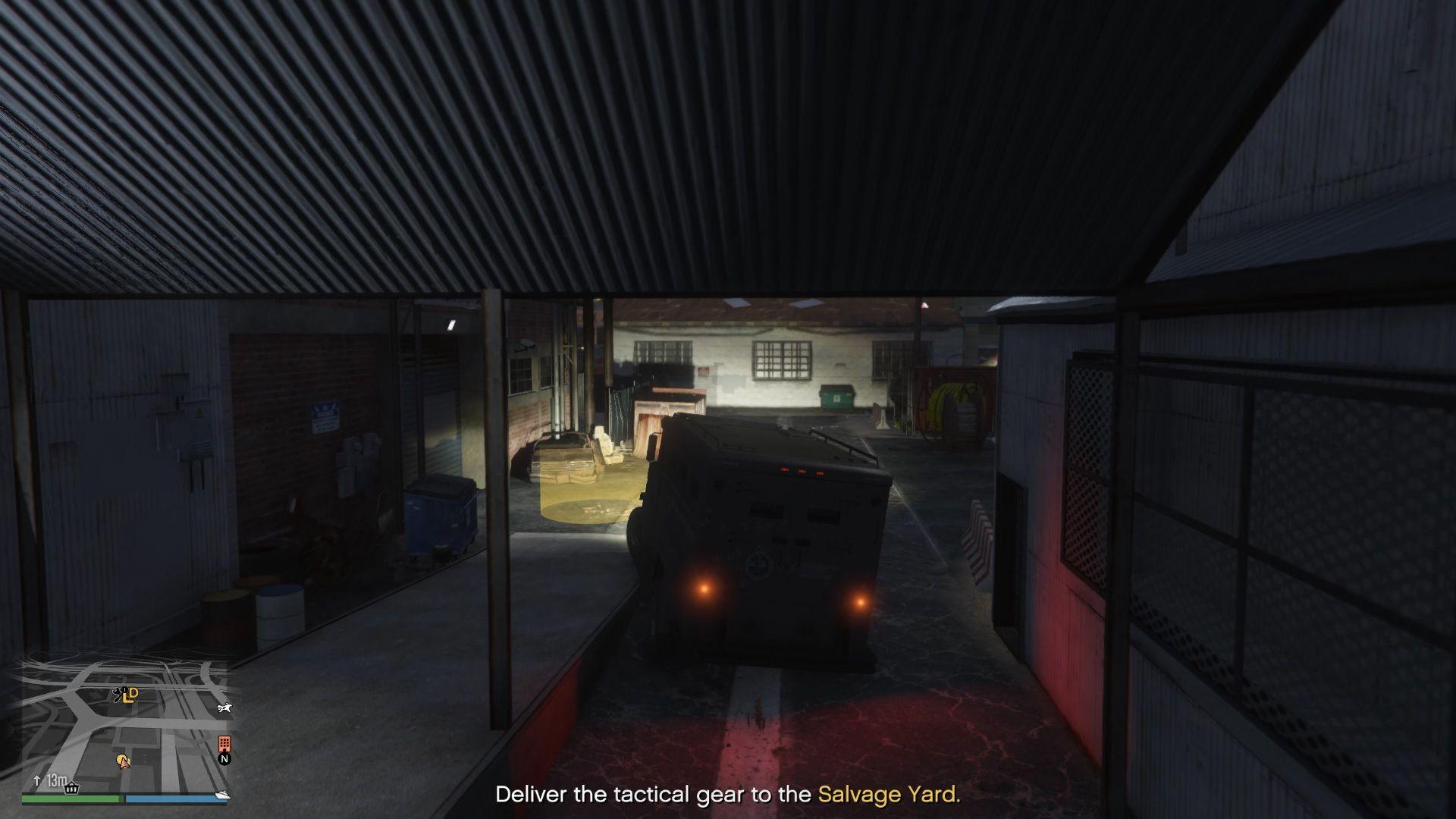Image resolution: width=1456 pixels, height=819 pixels.
Task: Click the wrench mechanic icon on minimap
Action: pos(118,695)
